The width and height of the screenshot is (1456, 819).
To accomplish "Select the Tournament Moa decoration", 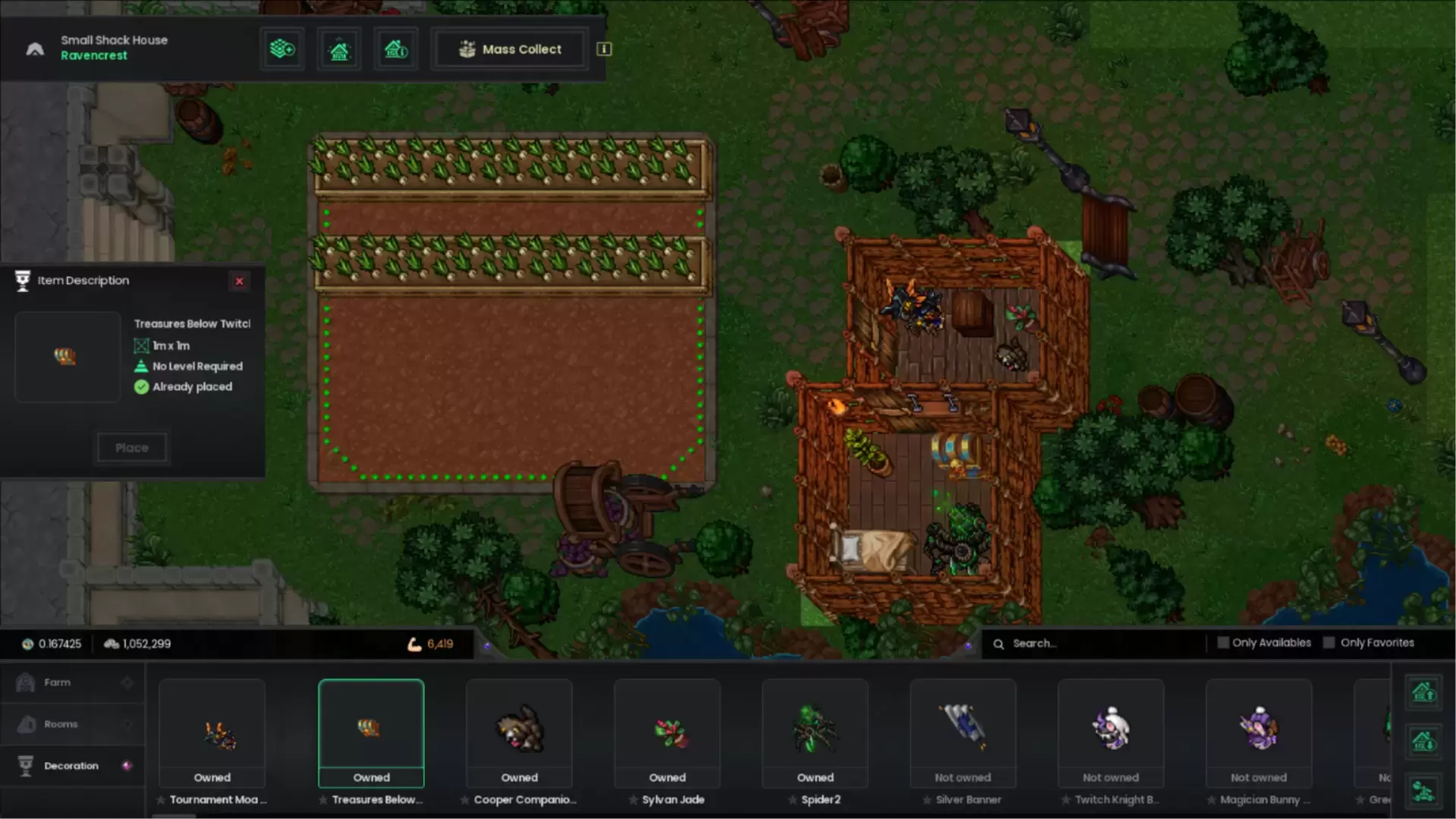I will [x=212, y=732].
